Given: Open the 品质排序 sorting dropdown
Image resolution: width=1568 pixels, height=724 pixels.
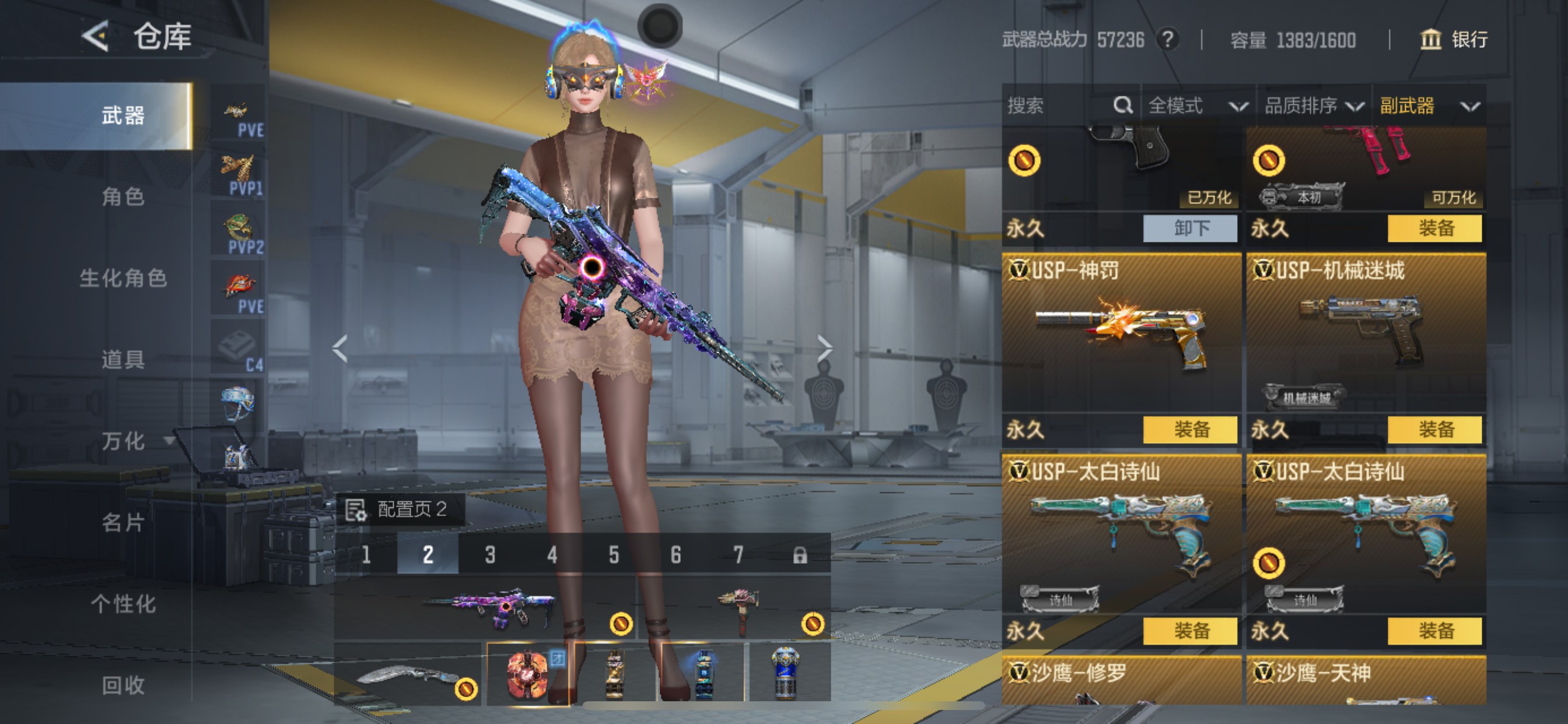Looking at the screenshot, I should coord(1314,106).
